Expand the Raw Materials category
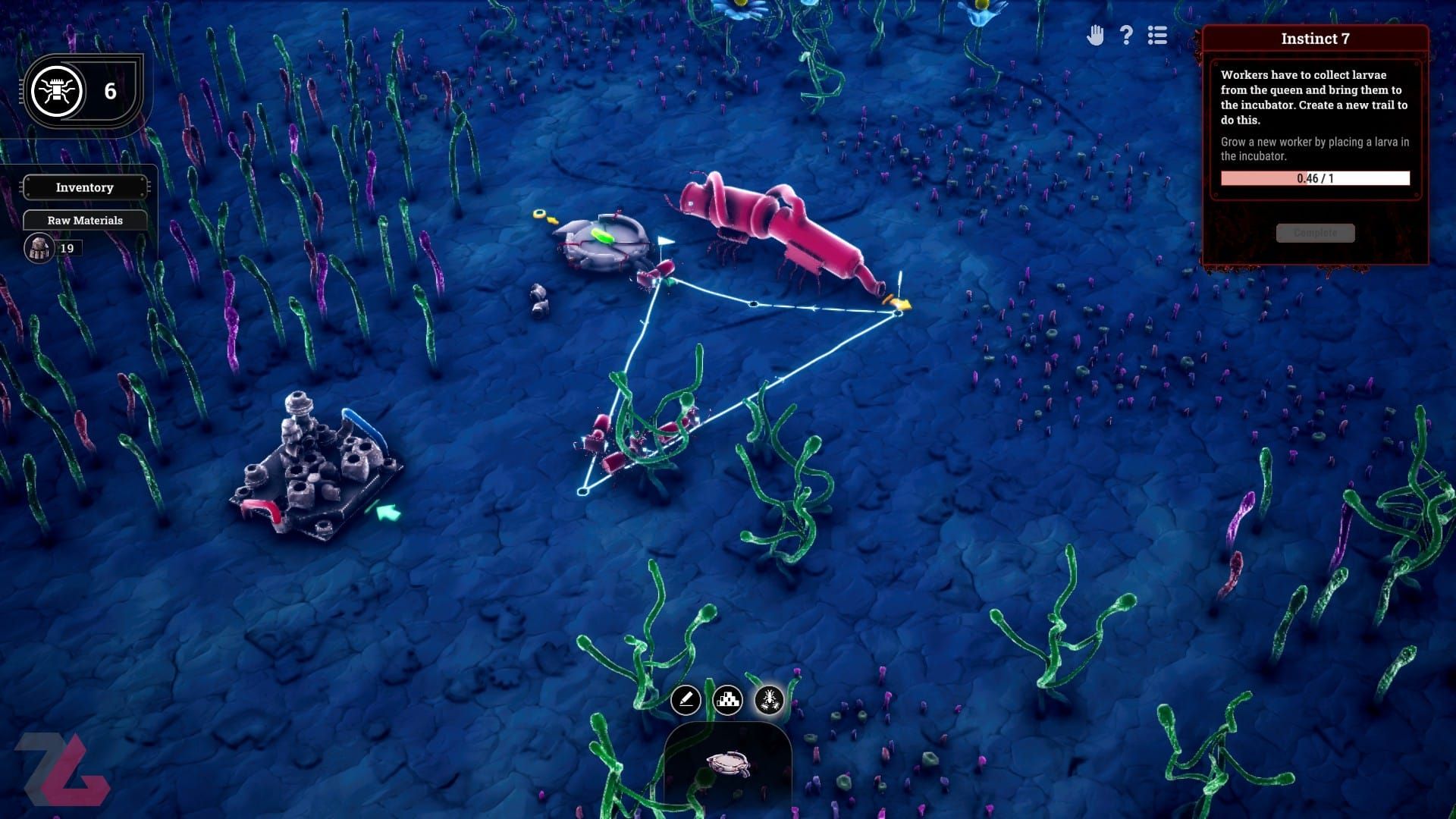Image resolution: width=1456 pixels, height=819 pixels. [x=84, y=220]
